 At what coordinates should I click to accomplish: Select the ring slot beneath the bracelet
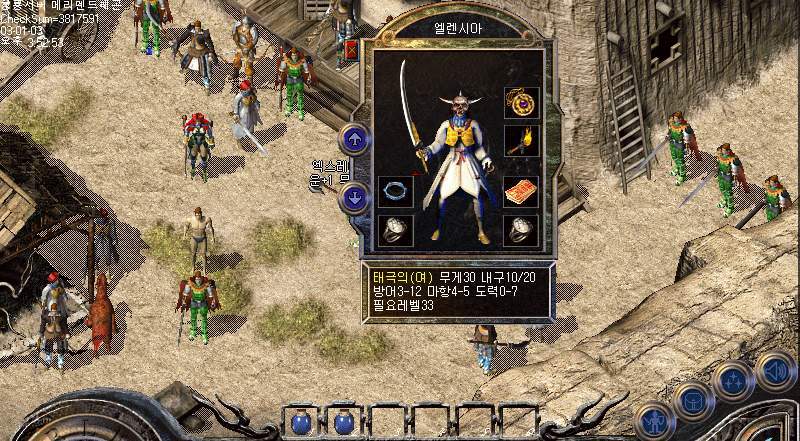click(x=396, y=229)
